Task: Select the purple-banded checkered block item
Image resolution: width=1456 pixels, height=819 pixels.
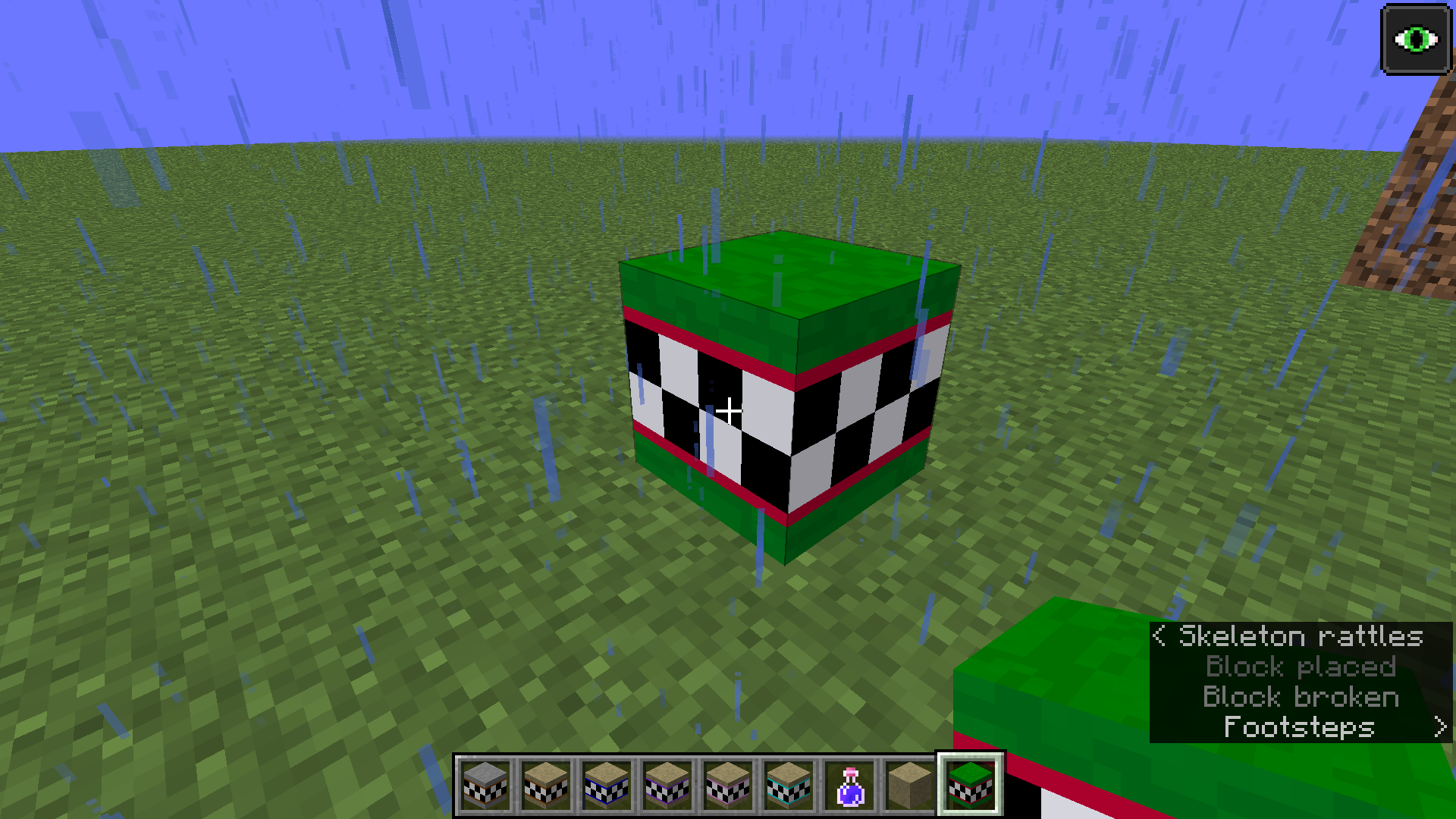Action: click(x=666, y=785)
